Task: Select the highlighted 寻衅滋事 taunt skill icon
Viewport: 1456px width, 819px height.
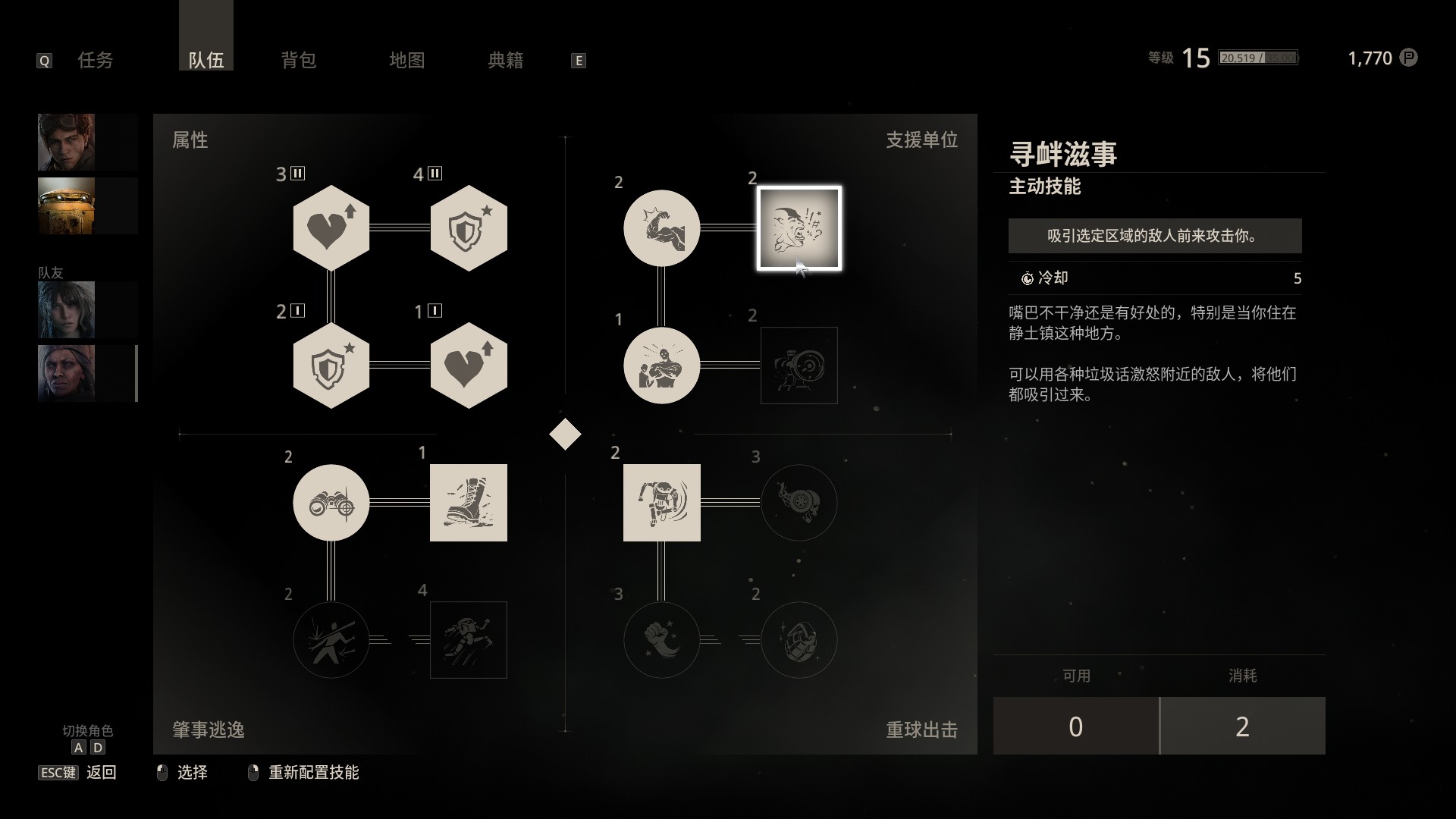Action: tap(799, 228)
